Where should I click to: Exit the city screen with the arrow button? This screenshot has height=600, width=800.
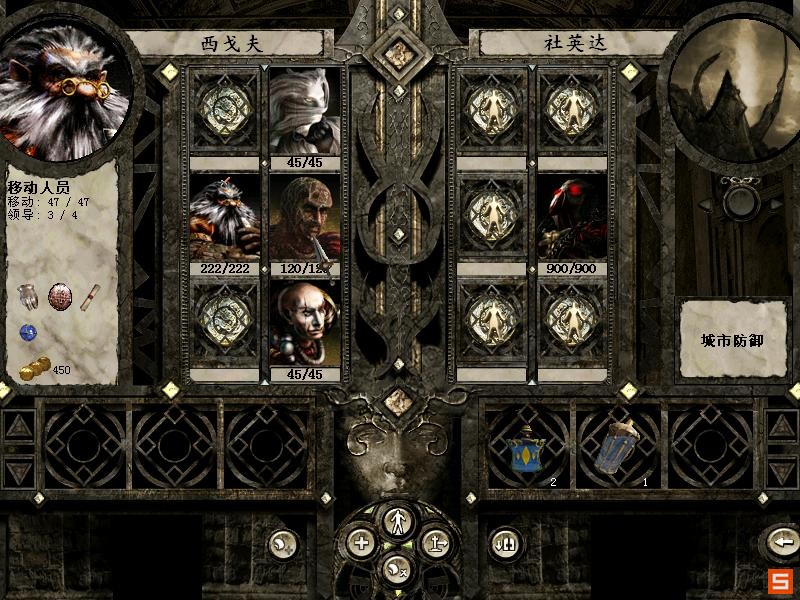point(780,543)
